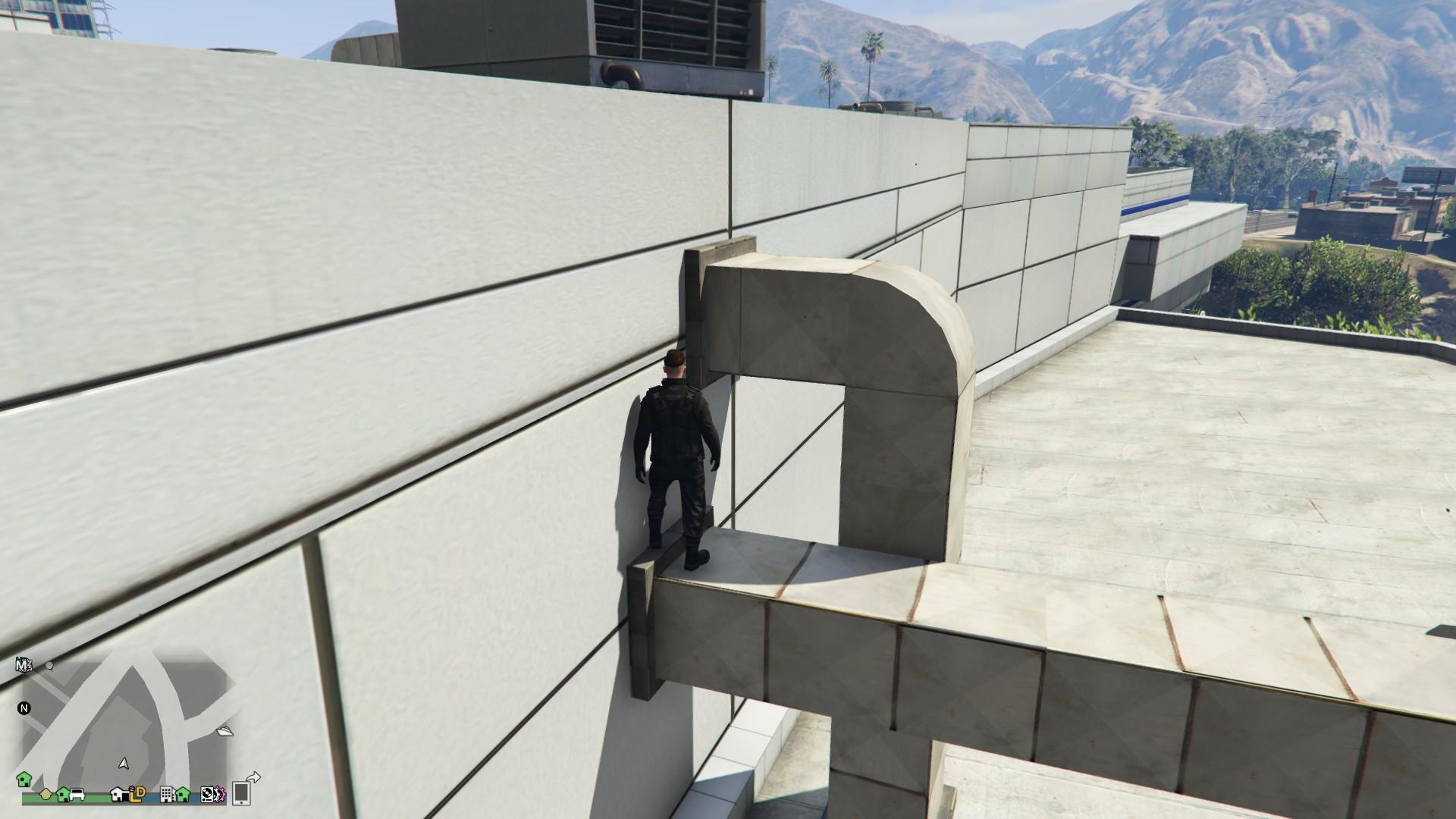Open the nightclub turntable blip on the HUD bar
1456x819 pixels.
pyautogui.click(x=208, y=796)
